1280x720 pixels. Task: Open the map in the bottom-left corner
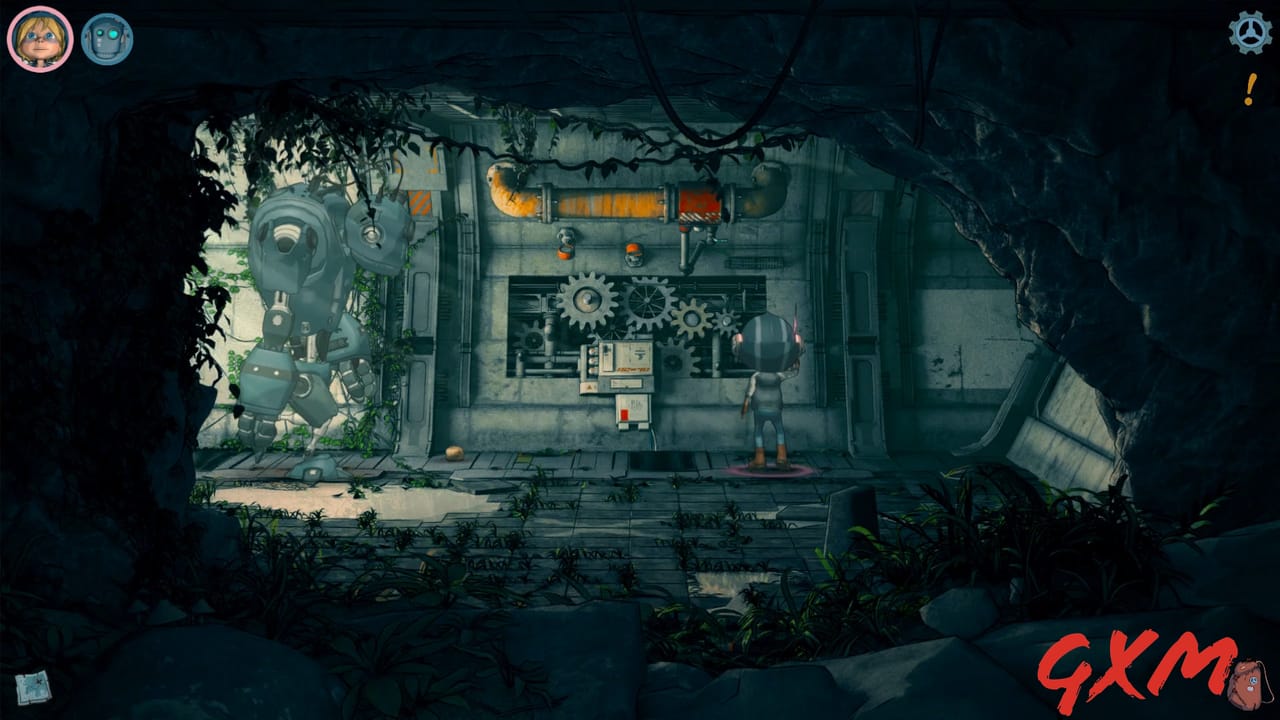(x=35, y=687)
